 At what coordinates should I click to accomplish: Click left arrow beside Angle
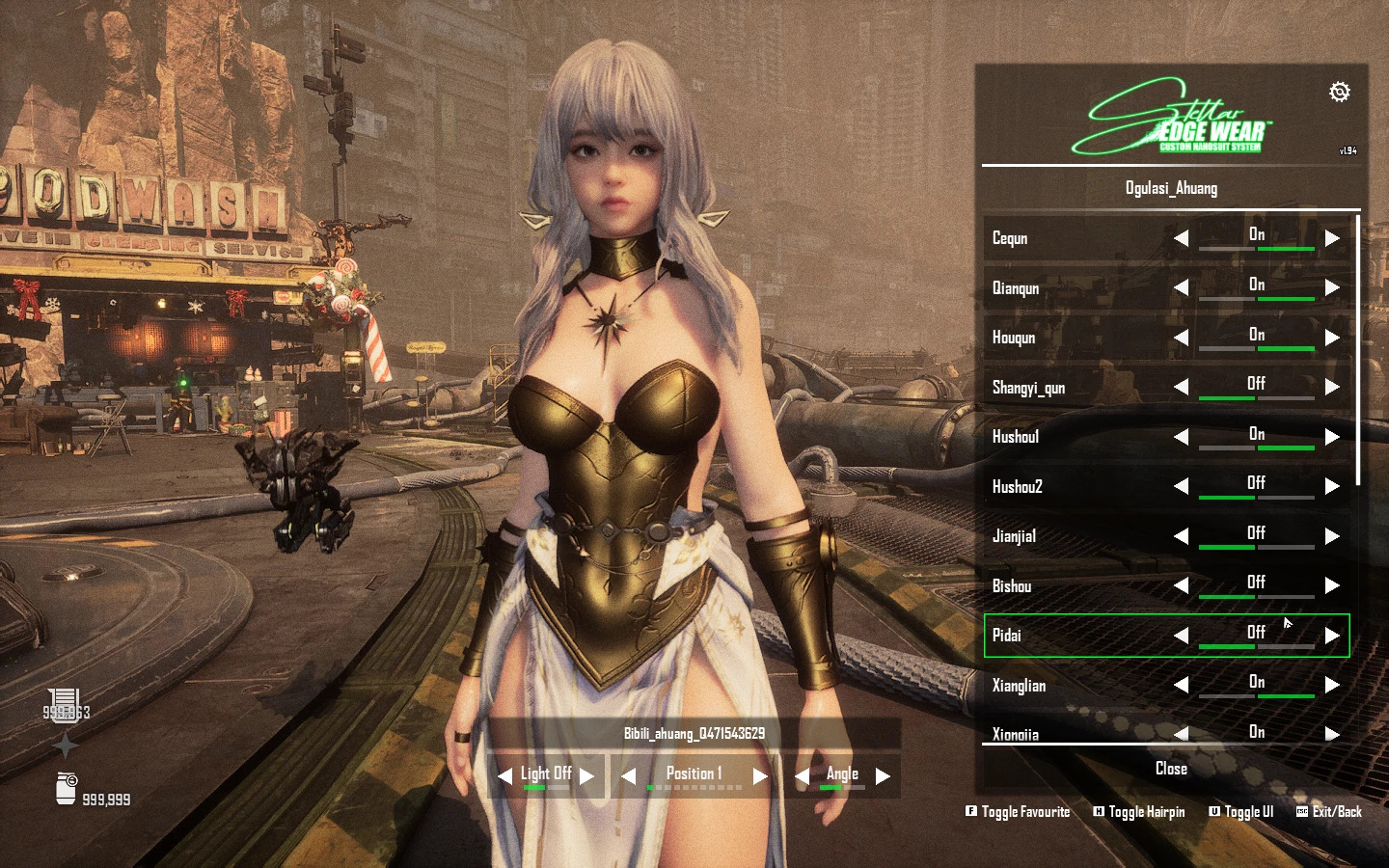tap(802, 776)
